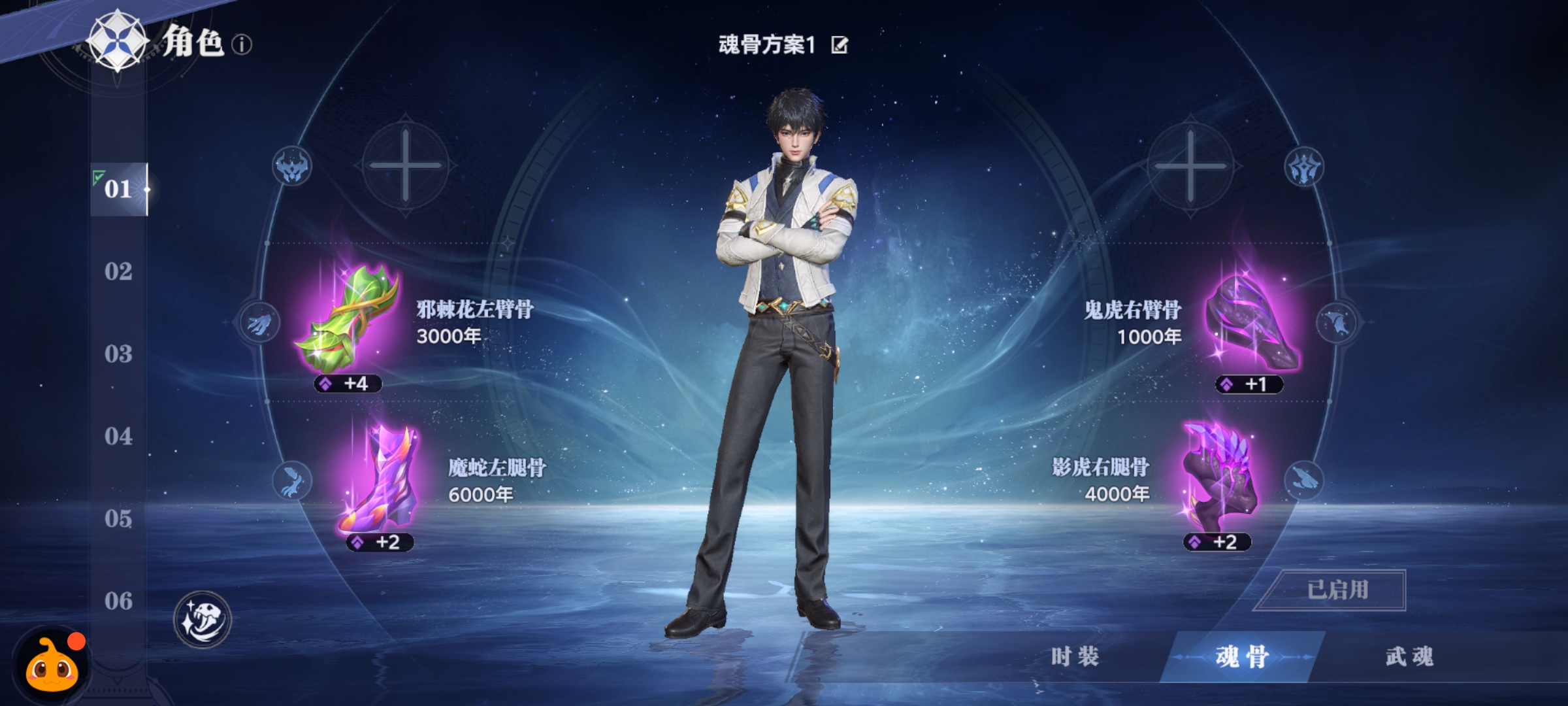This screenshot has width=1568, height=706.
Task: Switch to the 时装 tab
Action: pyautogui.click(x=1075, y=657)
